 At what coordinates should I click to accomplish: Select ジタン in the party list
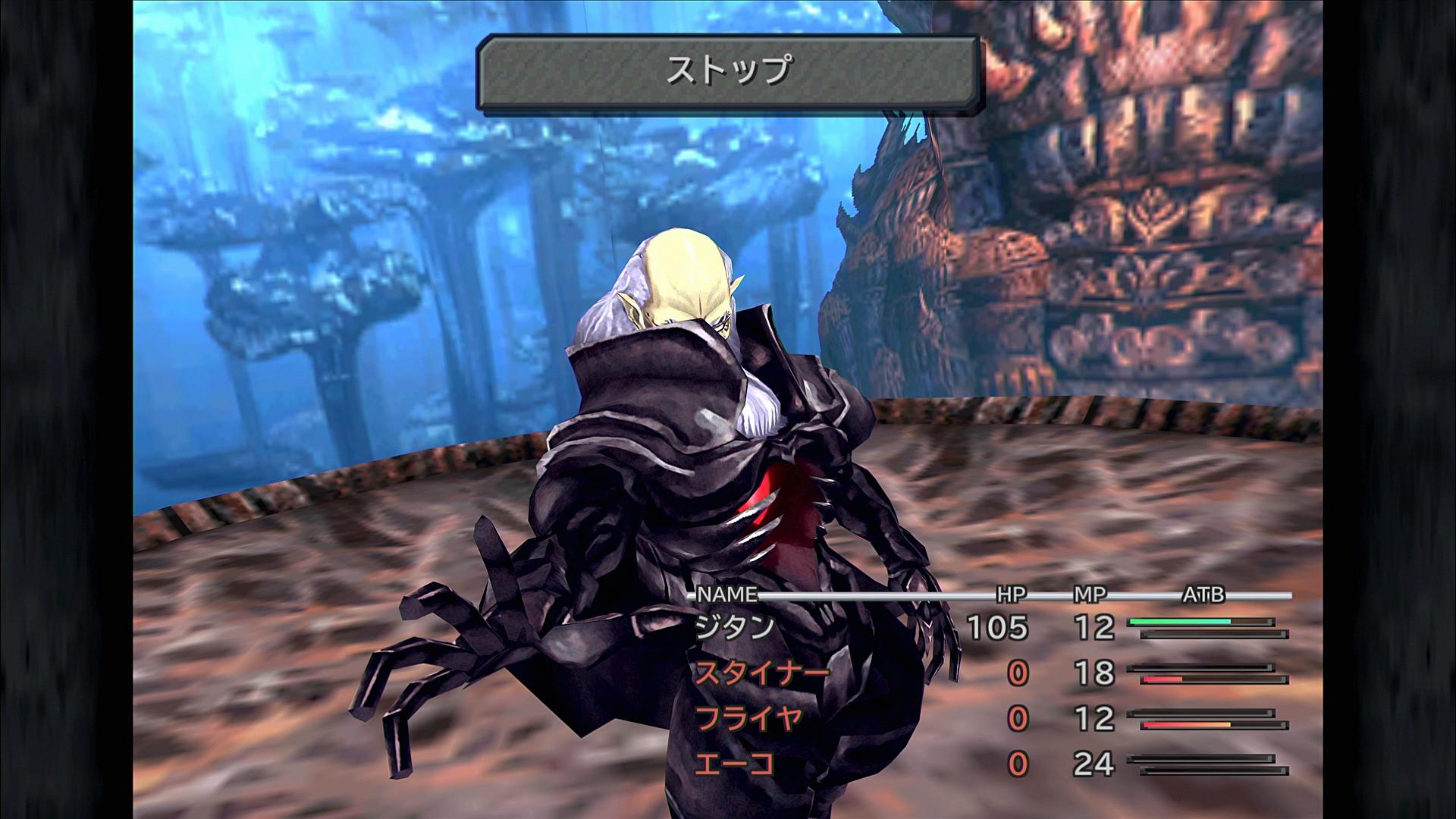735,628
